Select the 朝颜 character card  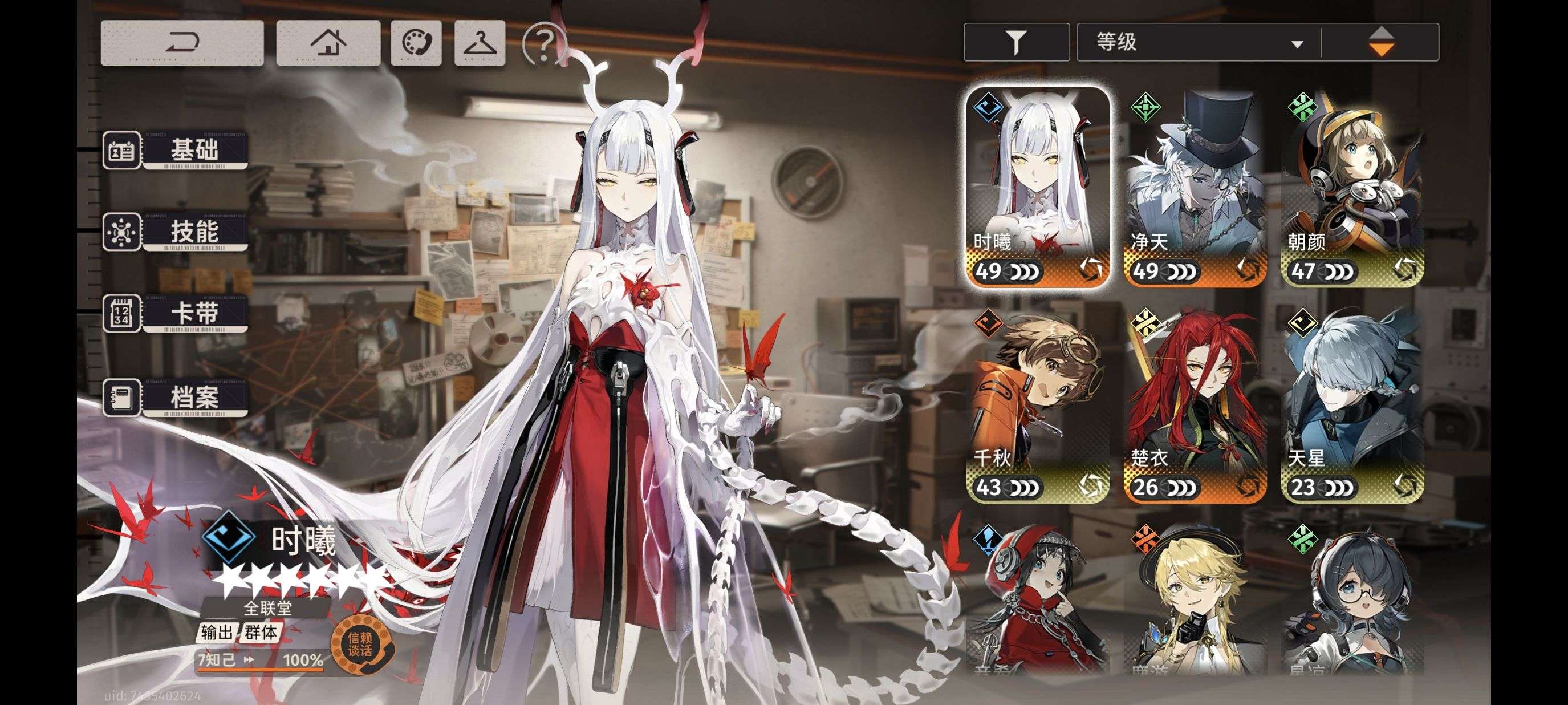coord(1352,187)
